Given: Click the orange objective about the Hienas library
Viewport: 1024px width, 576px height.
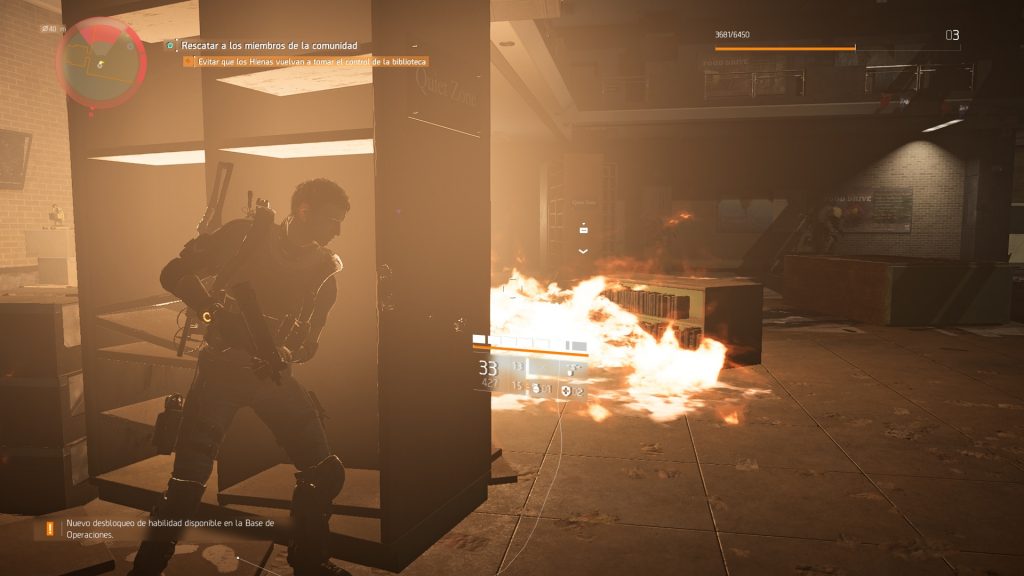Looking at the screenshot, I should click(305, 62).
